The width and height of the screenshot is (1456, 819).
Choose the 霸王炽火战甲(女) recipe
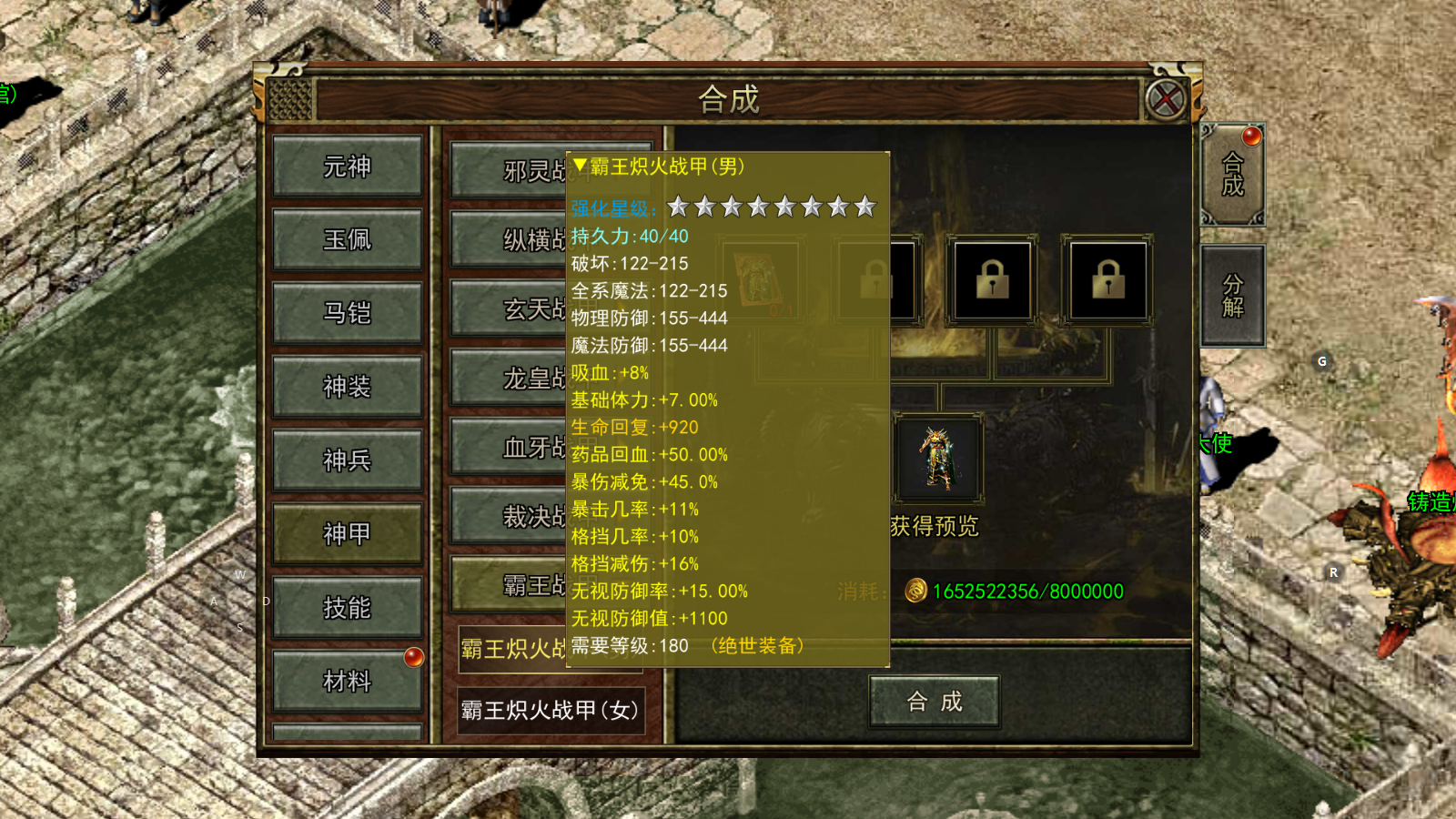point(550,710)
